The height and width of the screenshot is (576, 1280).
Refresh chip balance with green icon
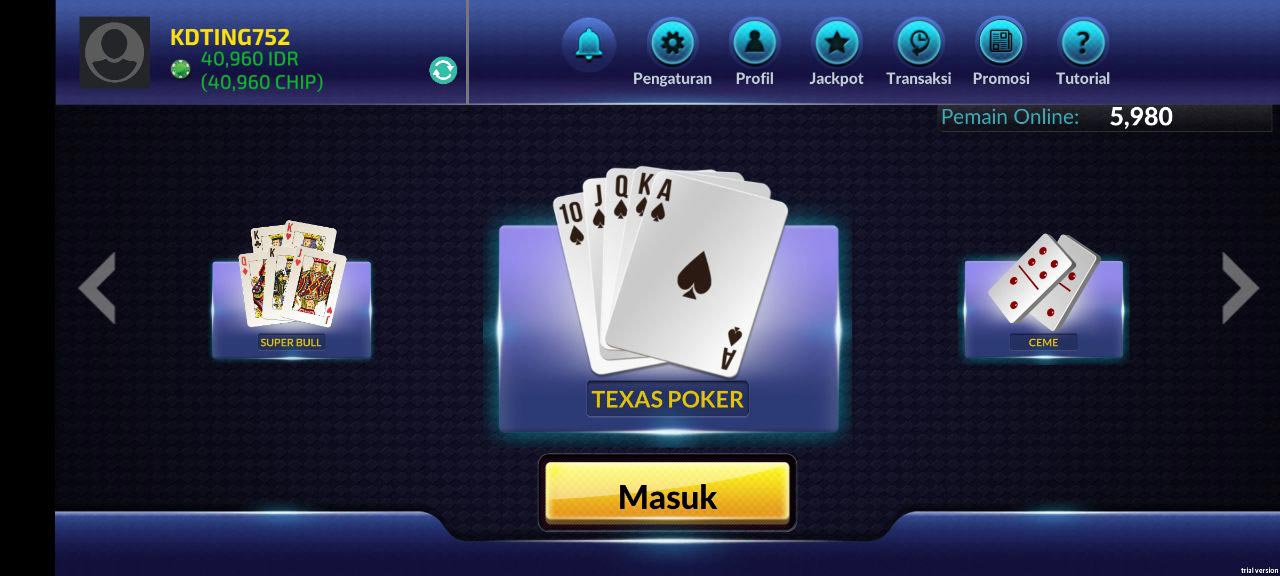(443, 70)
